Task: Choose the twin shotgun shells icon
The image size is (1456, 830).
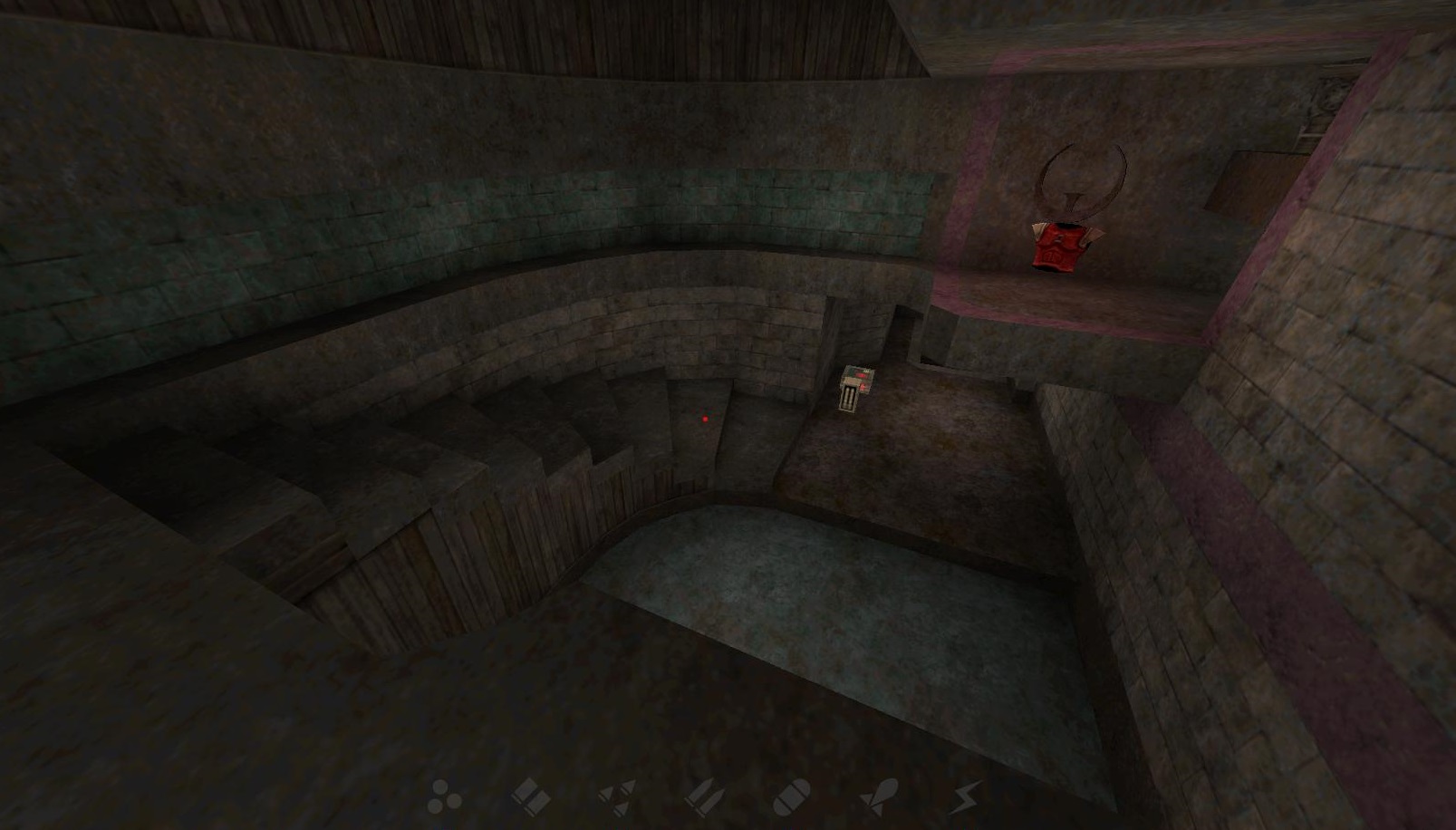Action: 531,796
